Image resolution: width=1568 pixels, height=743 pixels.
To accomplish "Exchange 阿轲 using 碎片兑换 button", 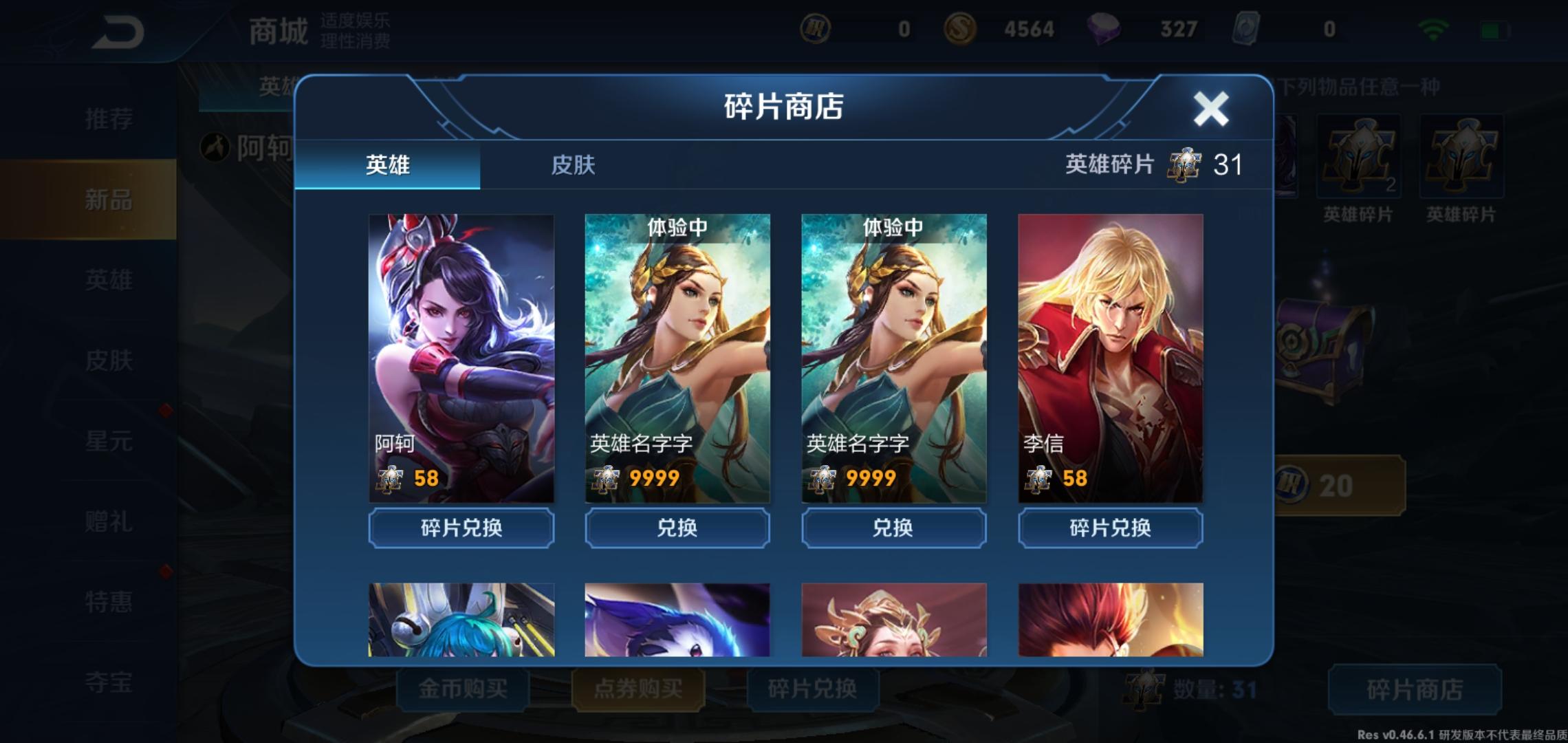I will [461, 528].
